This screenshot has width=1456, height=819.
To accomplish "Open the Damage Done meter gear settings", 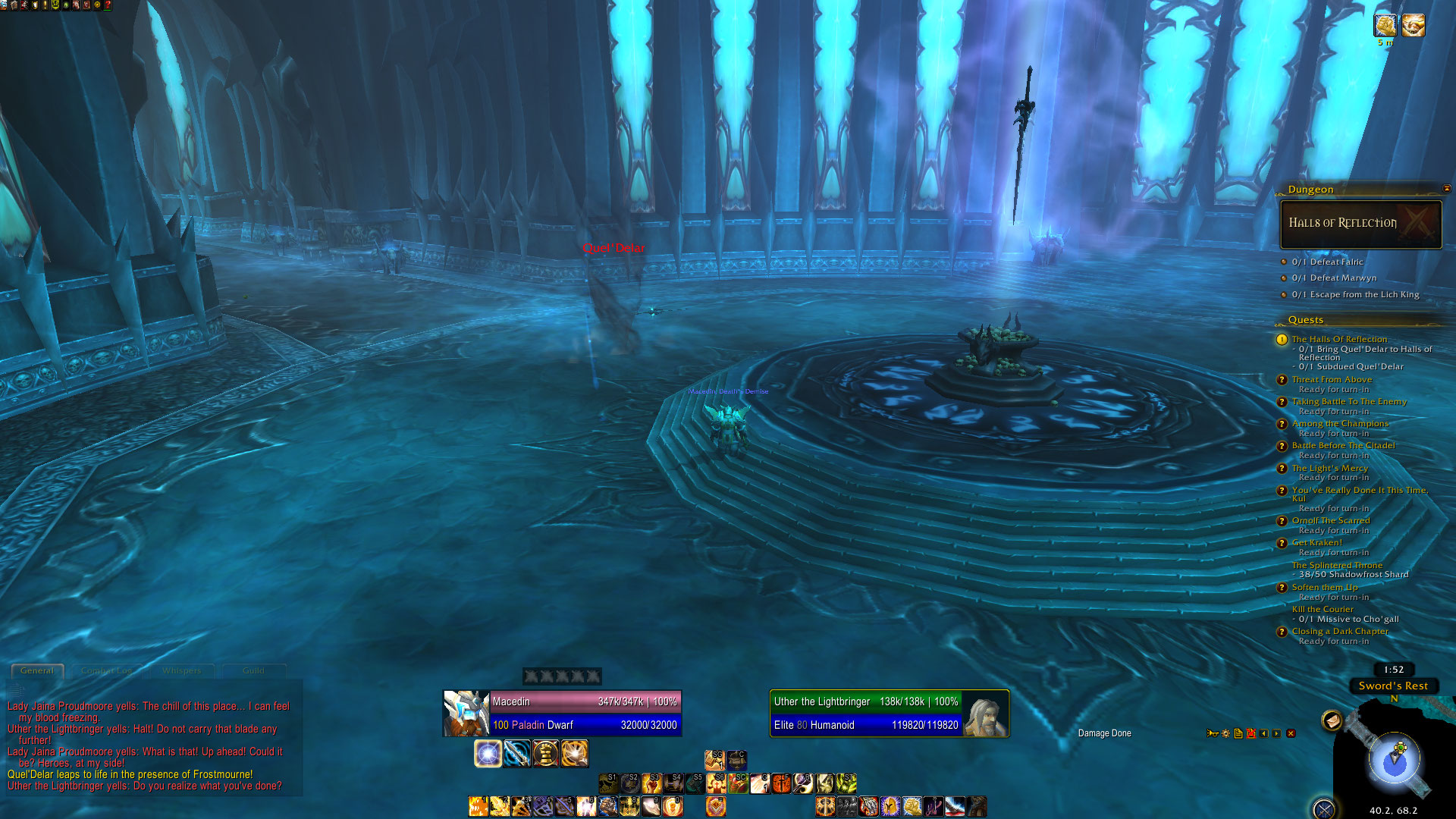I will tap(1225, 733).
